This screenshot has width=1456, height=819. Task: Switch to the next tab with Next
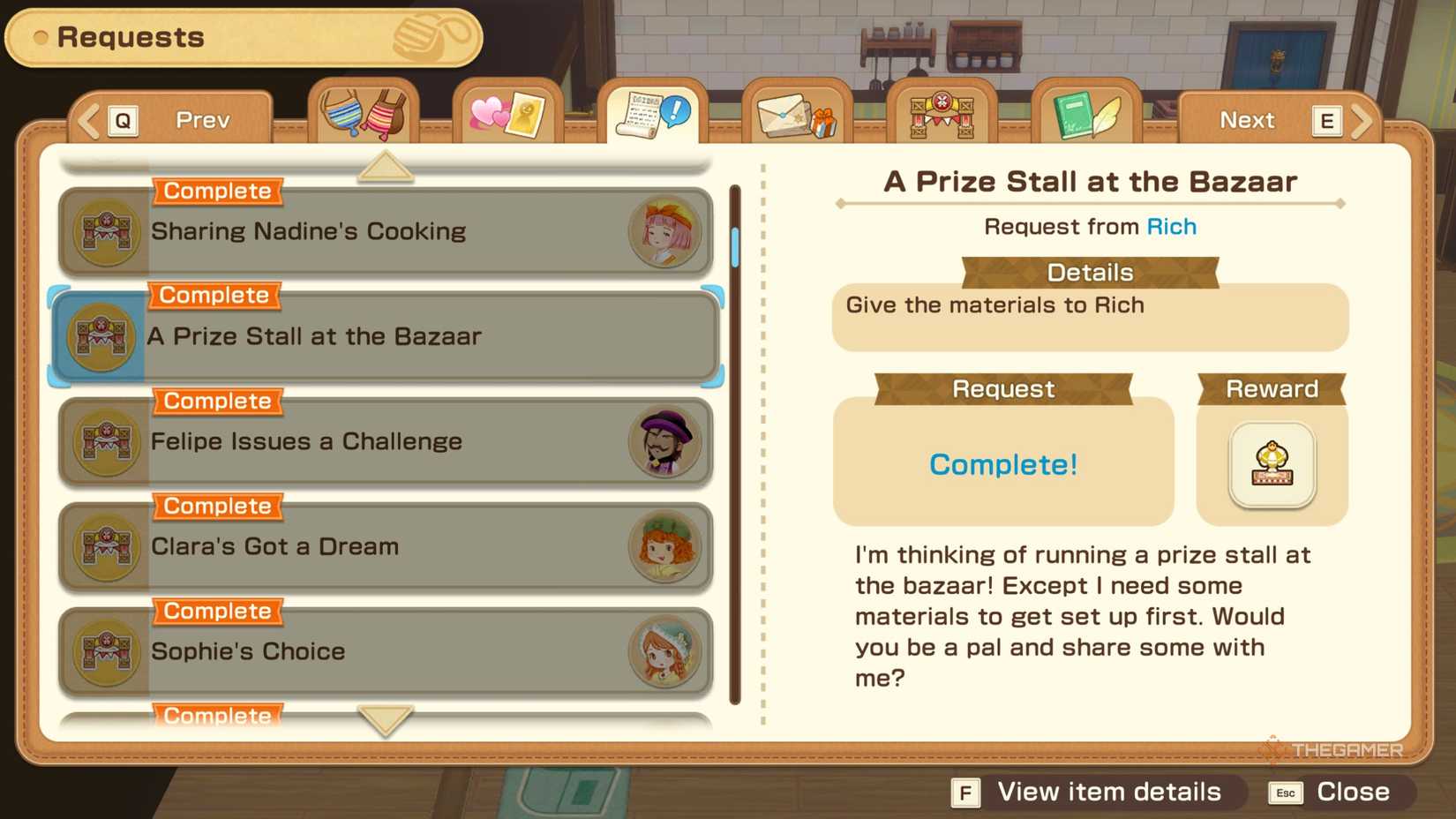point(1247,119)
